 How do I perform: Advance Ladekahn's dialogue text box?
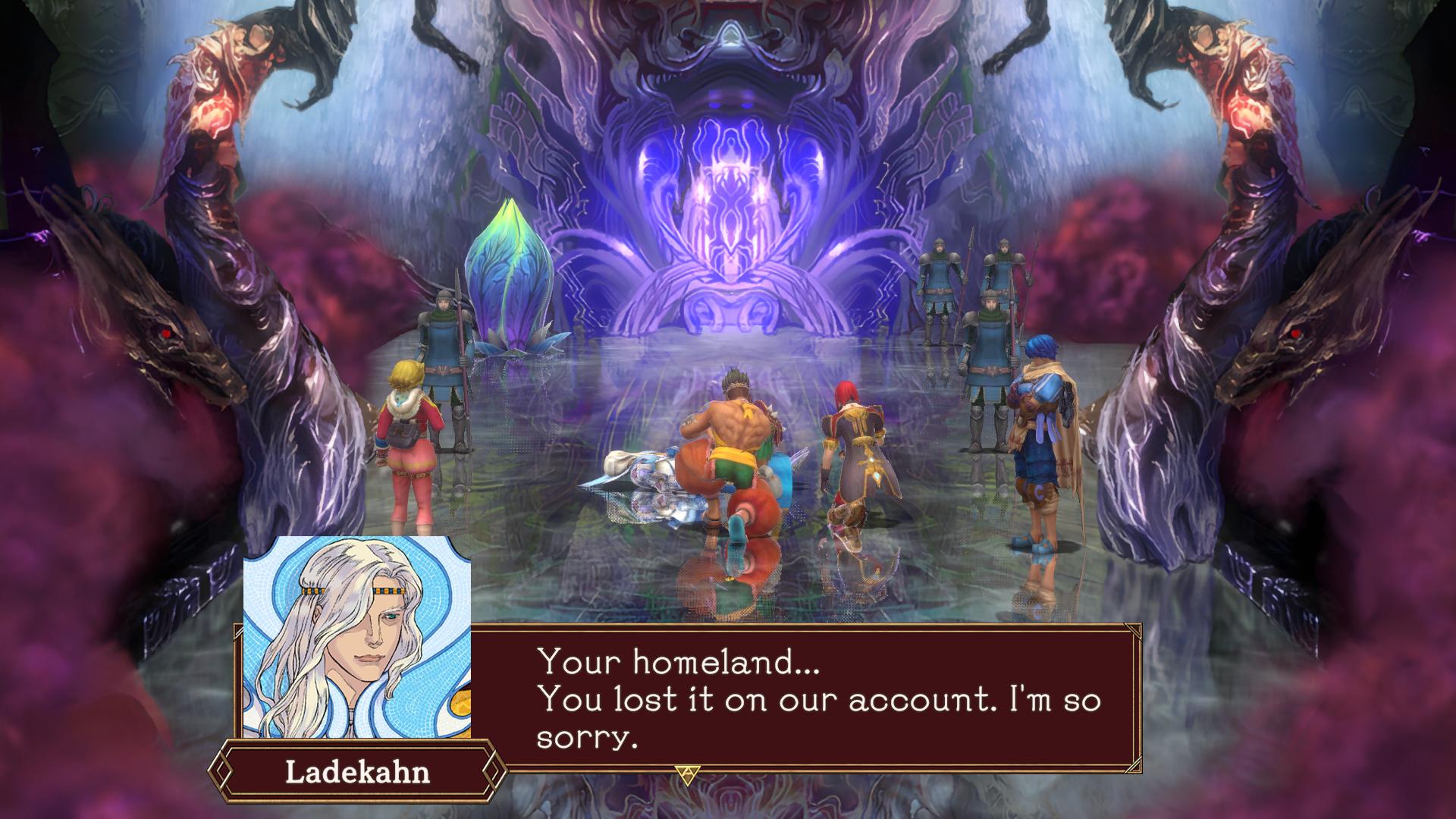[x=804, y=698]
